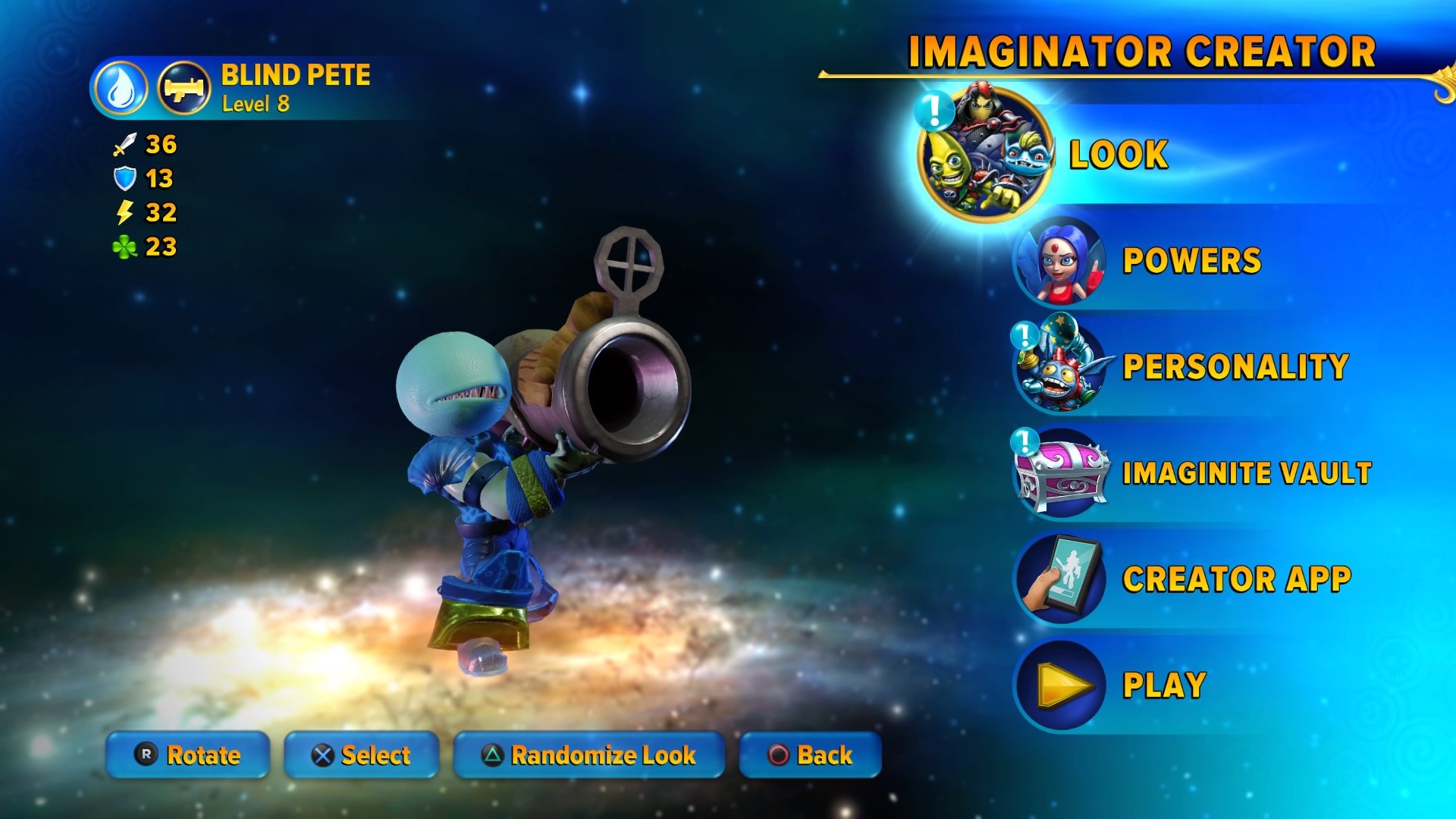This screenshot has width=1456, height=819.
Task: Click the lightning speed stat icon
Action: click(x=124, y=211)
